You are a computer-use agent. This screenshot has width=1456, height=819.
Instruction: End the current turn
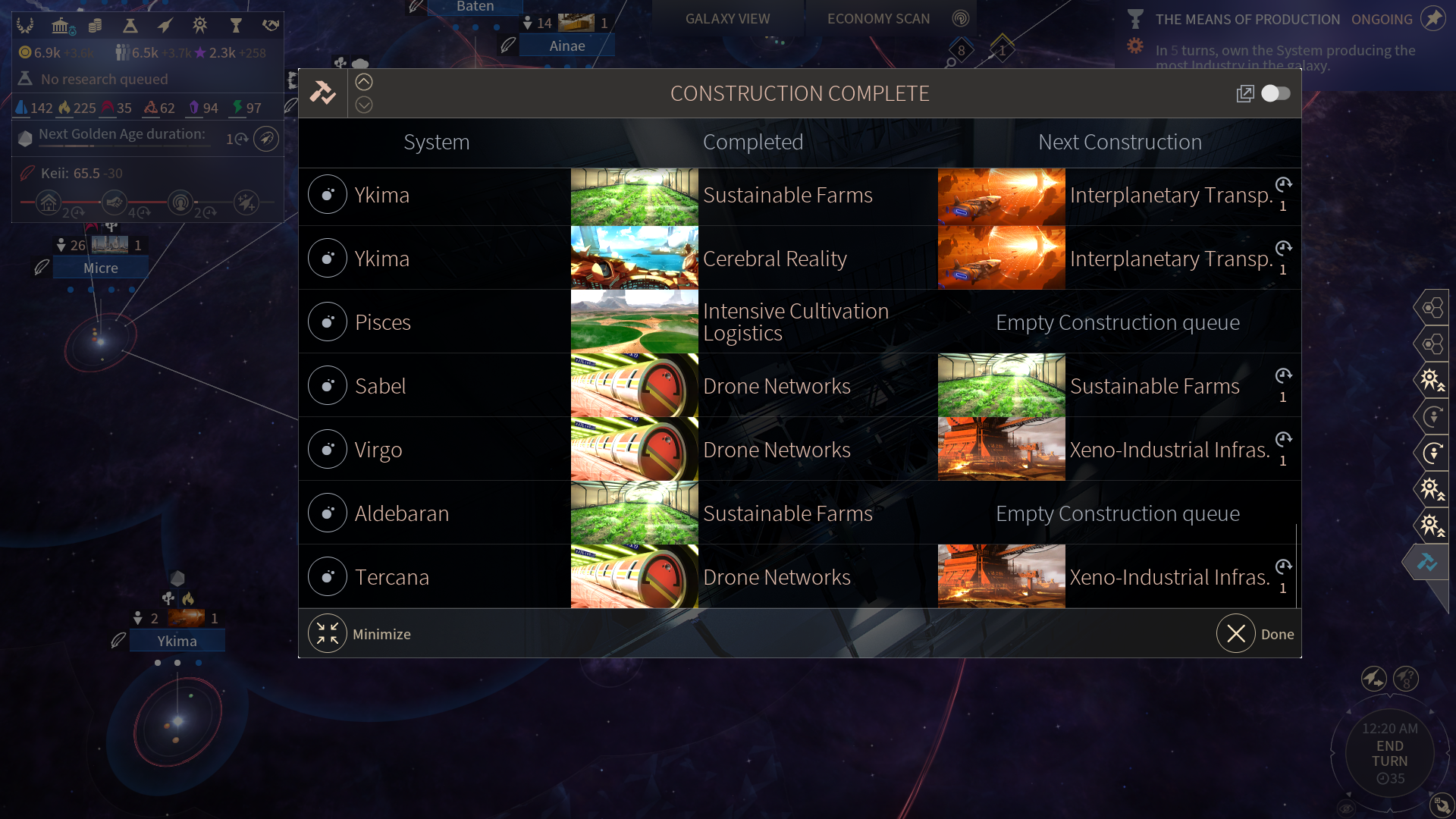coord(1389,754)
